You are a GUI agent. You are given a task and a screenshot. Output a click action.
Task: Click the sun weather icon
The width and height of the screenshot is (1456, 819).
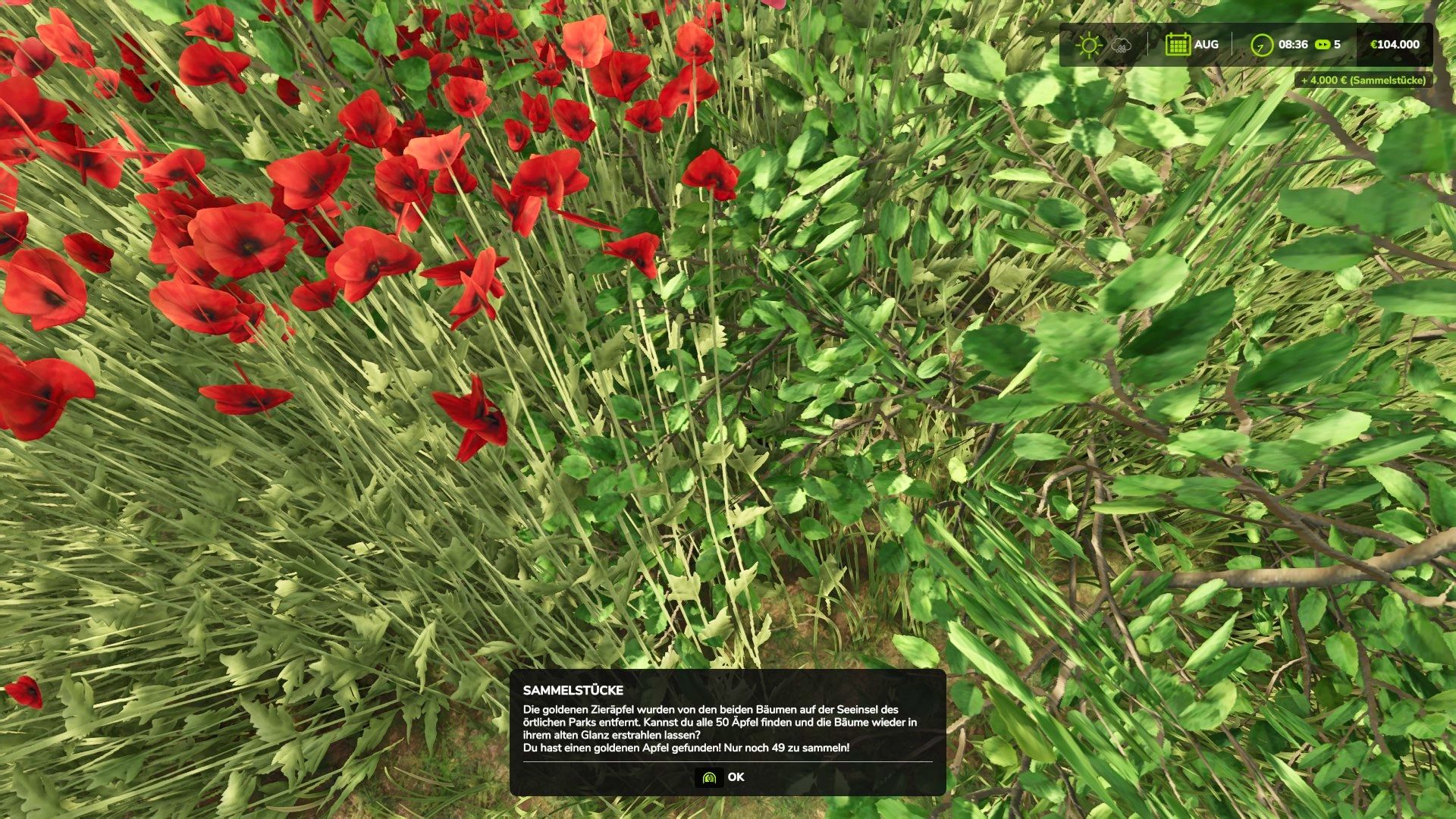1089,45
